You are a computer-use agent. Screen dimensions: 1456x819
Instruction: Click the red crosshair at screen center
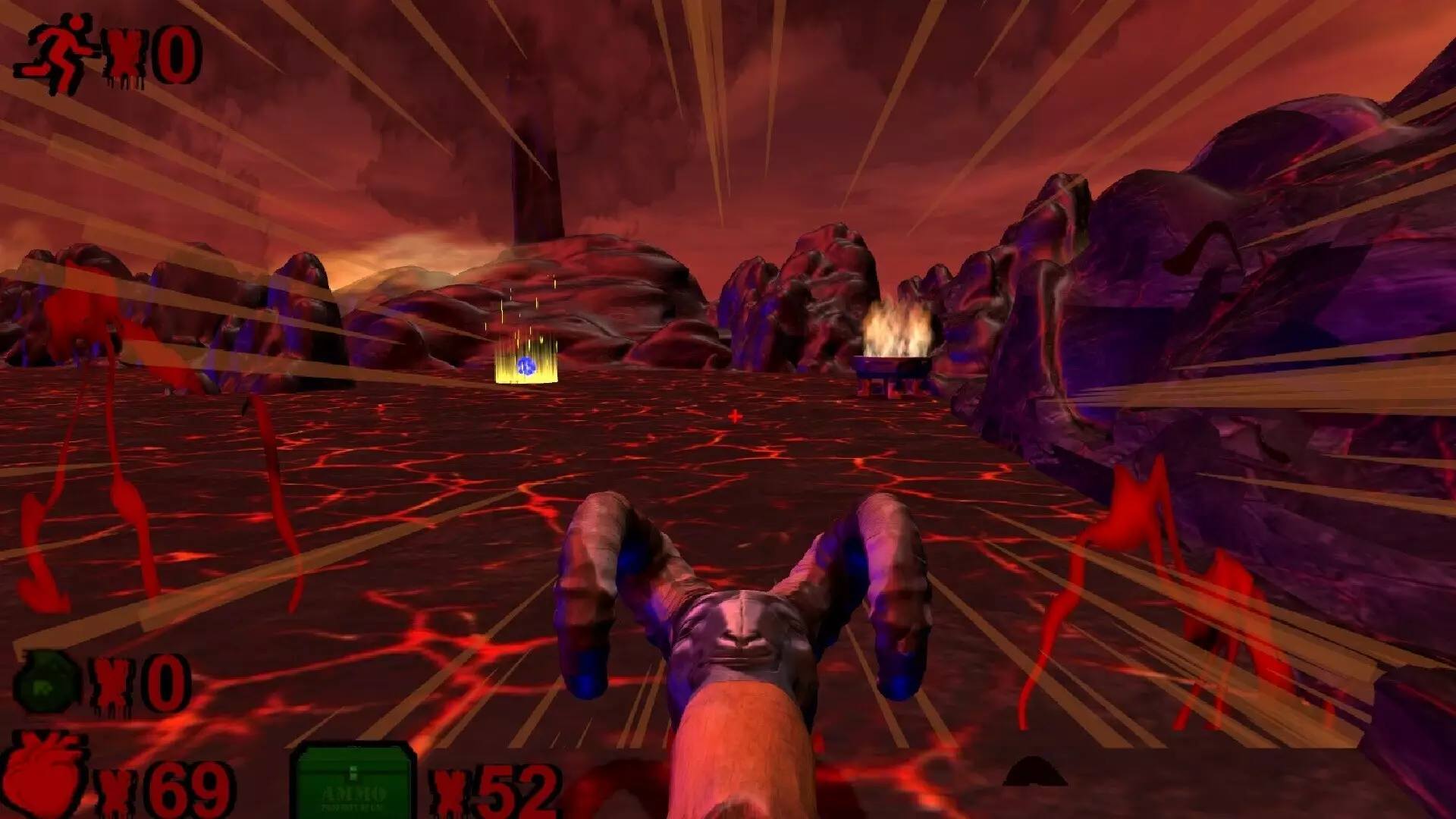tap(734, 416)
